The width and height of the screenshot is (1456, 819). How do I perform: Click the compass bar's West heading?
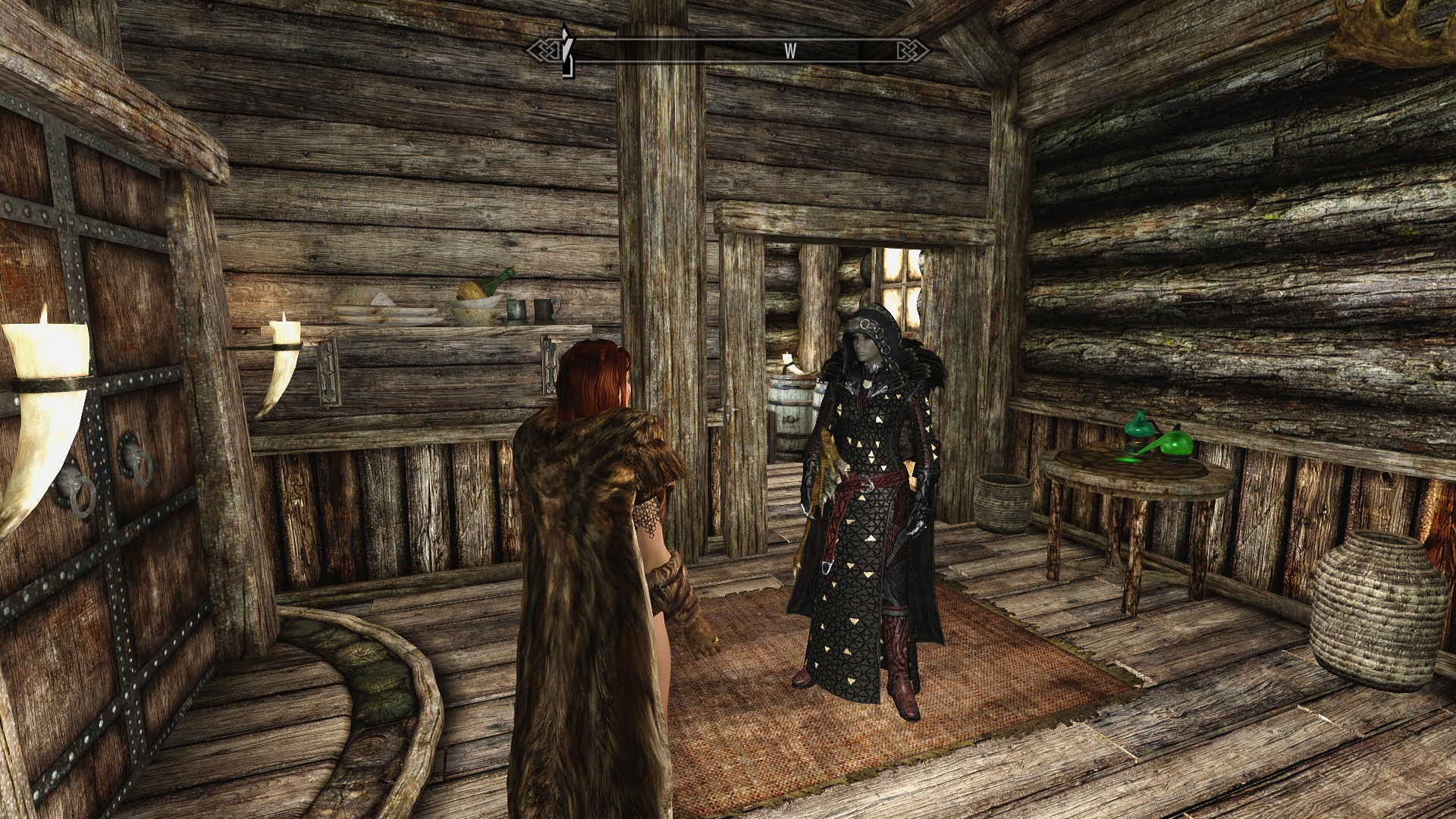(x=790, y=51)
